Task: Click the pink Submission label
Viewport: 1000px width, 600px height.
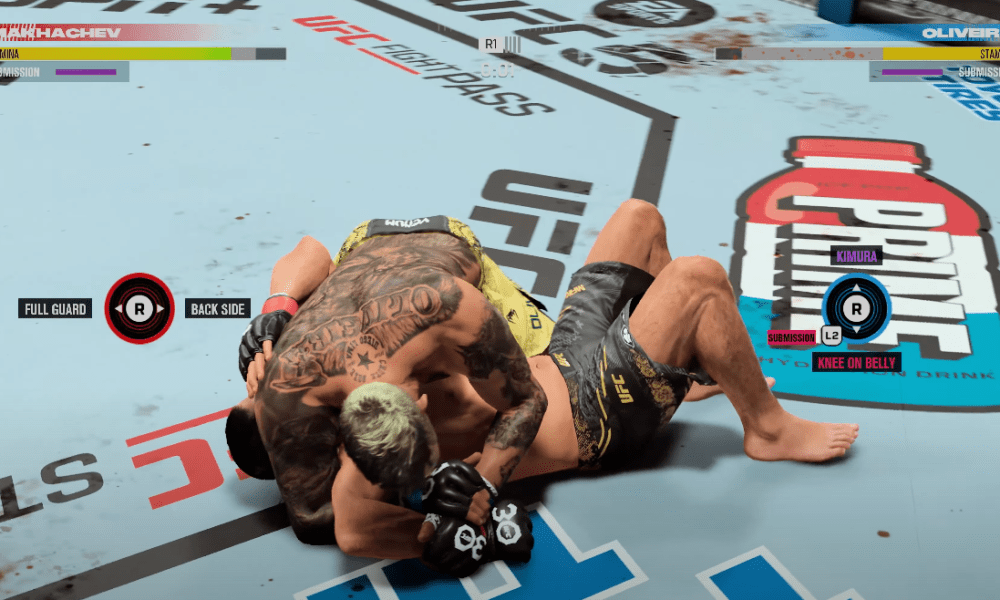Action: (x=792, y=337)
